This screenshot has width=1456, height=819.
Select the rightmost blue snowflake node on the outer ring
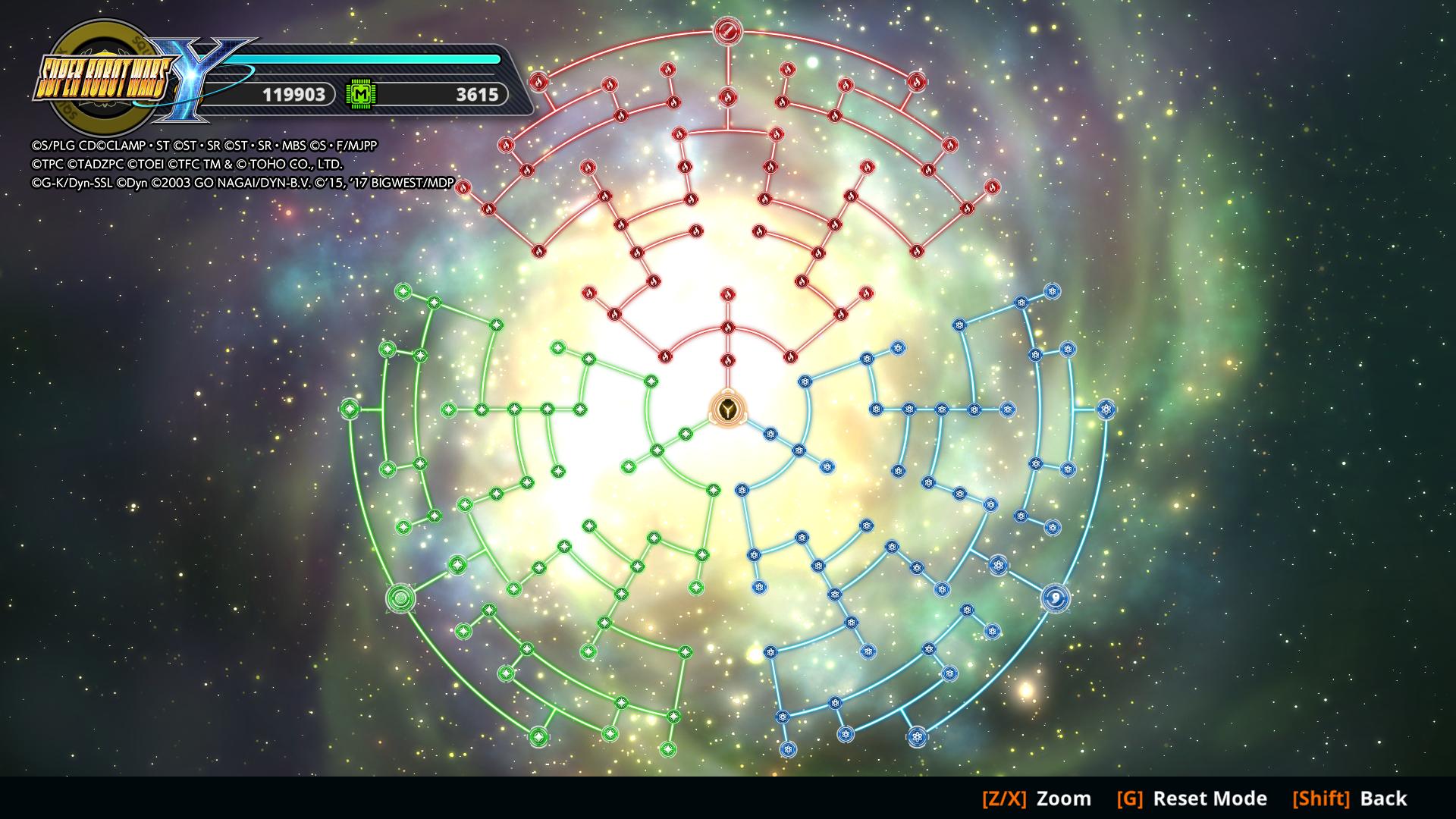pos(1106,409)
